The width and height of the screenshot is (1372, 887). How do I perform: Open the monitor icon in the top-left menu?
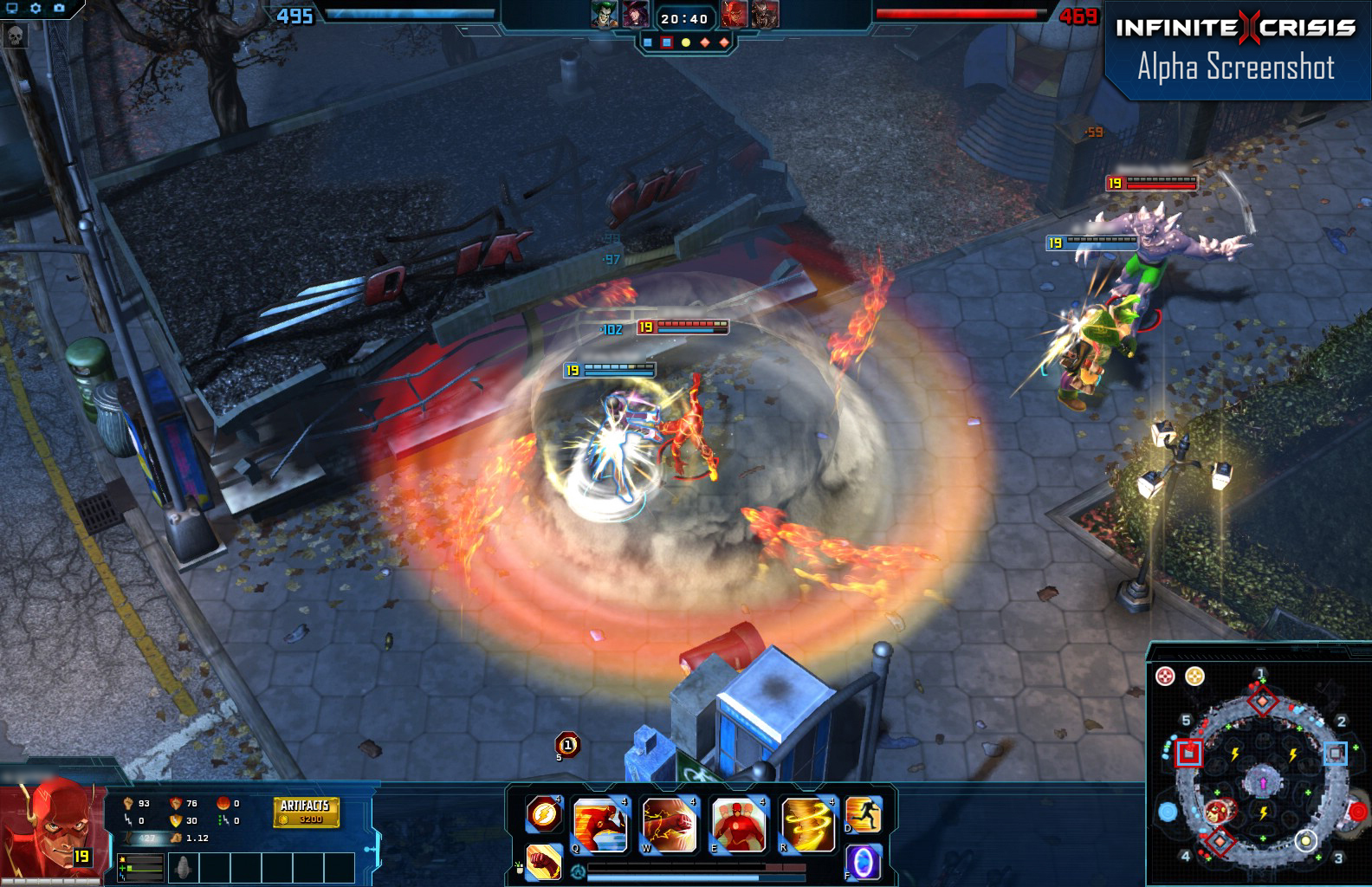tap(11, 8)
